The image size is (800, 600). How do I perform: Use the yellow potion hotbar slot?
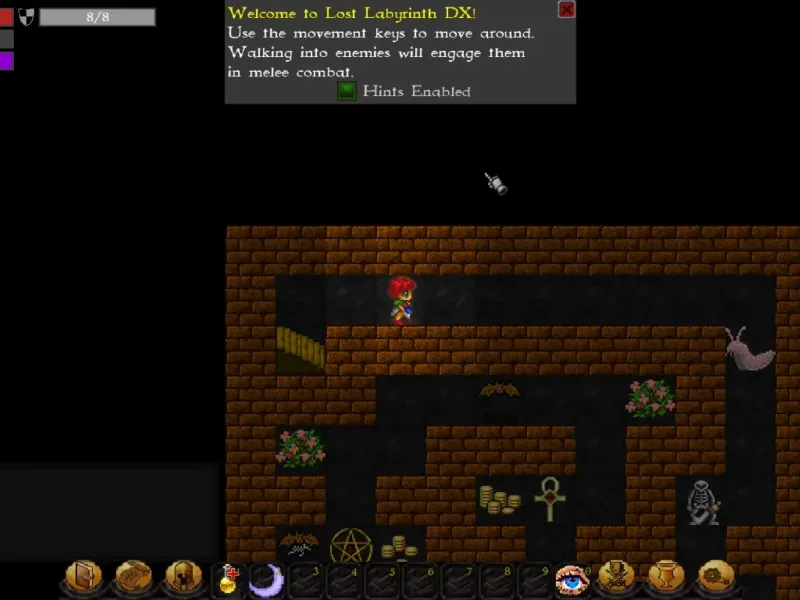(229, 579)
